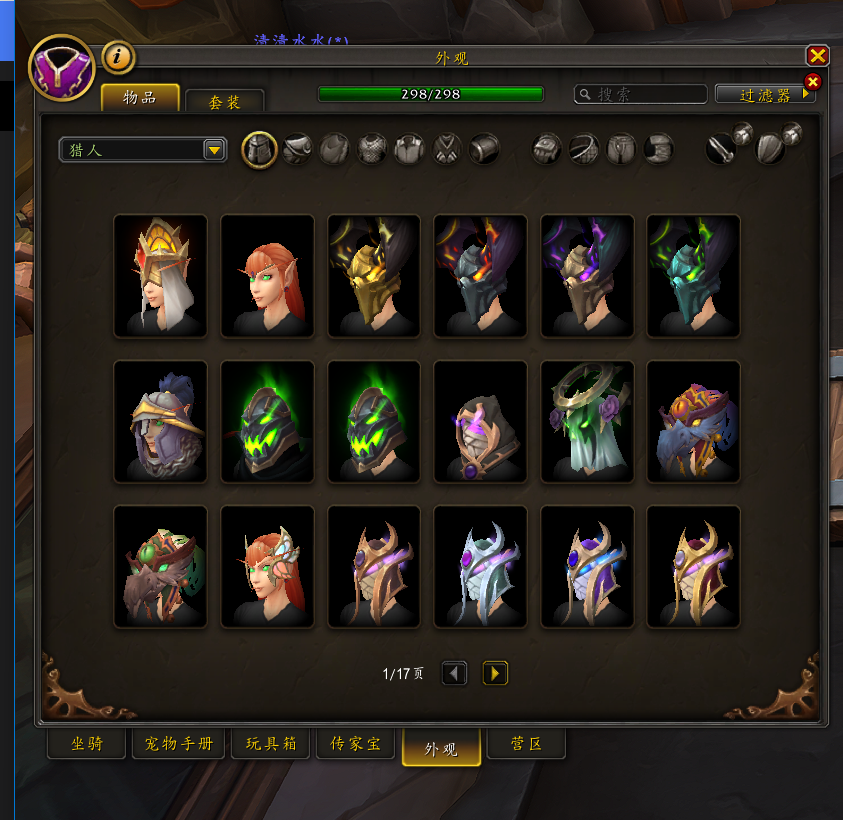
Task: Select the main-hand weapon slot icon
Action: click(721, 150)
